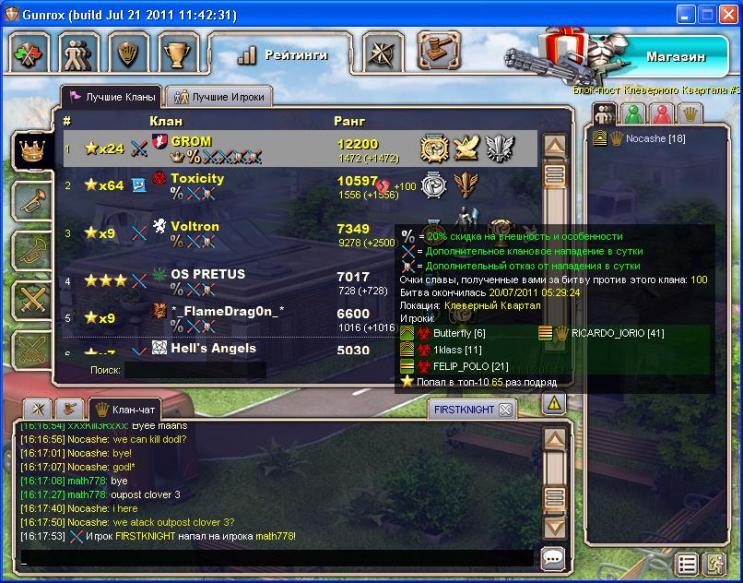
Task: Select the Лучшие Кланы tab
Action: point(112,97)
